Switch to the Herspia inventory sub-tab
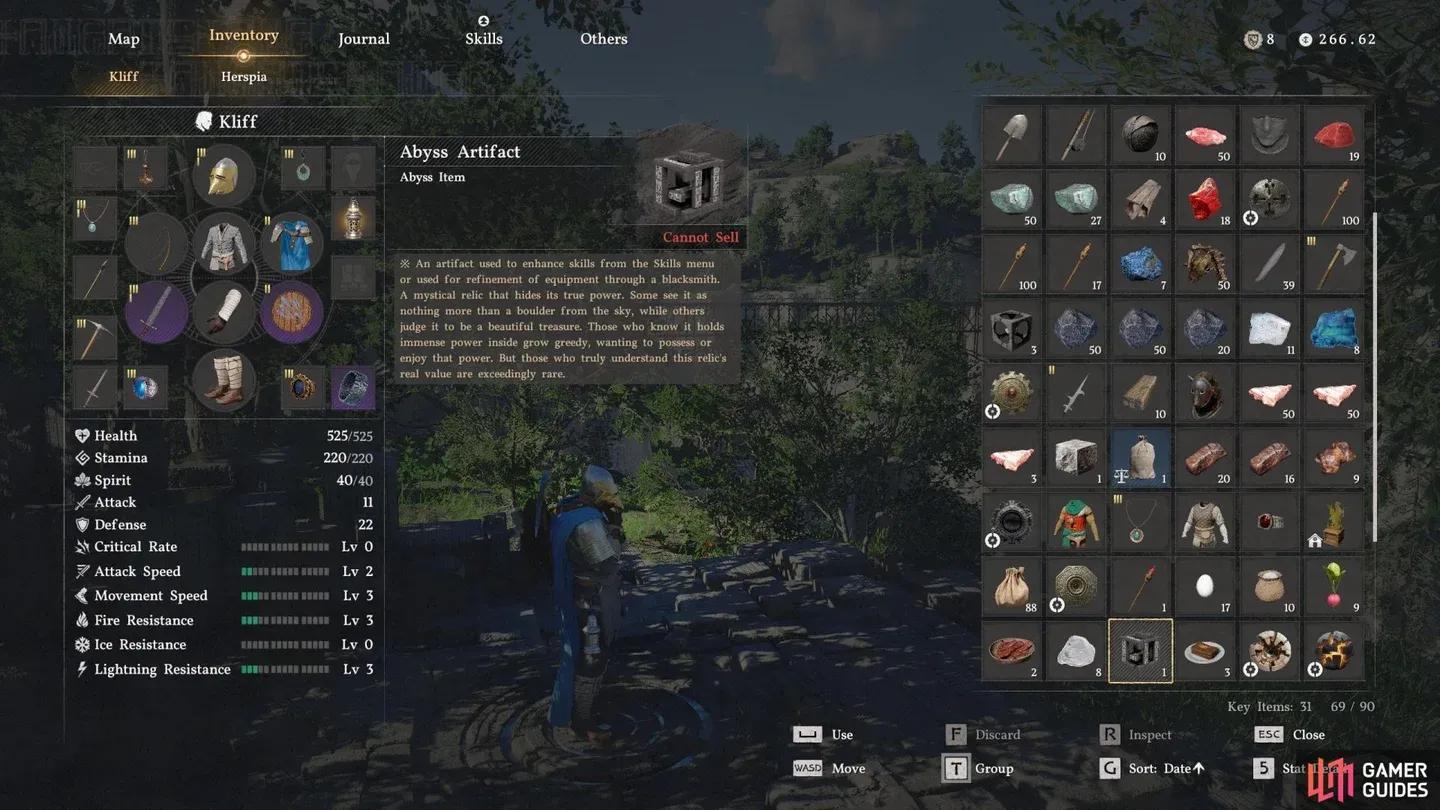This screenshot has height=810, width=1440. (244, 76)
